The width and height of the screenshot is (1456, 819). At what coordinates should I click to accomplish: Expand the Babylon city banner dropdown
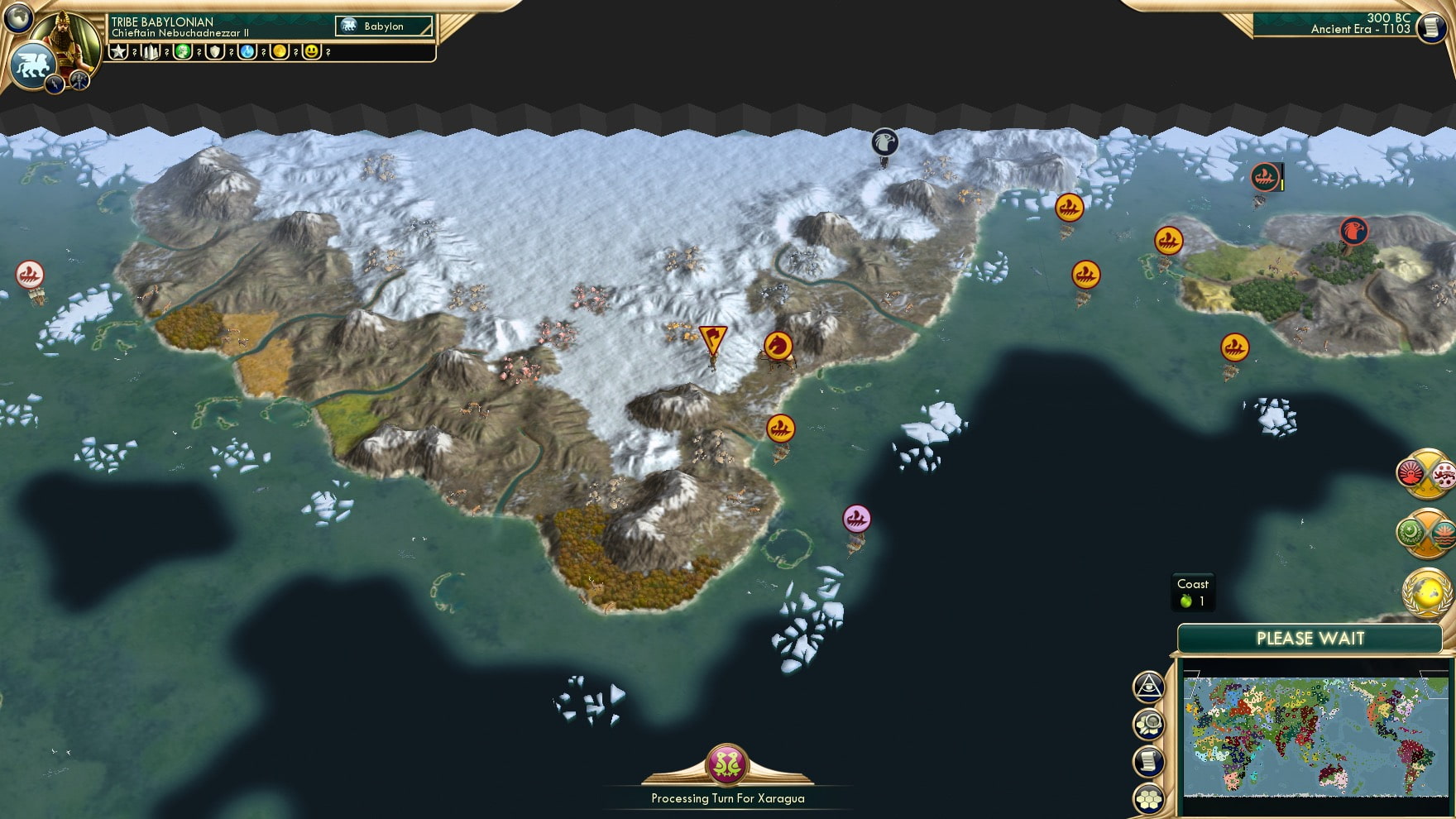click(x=383, y=26)
